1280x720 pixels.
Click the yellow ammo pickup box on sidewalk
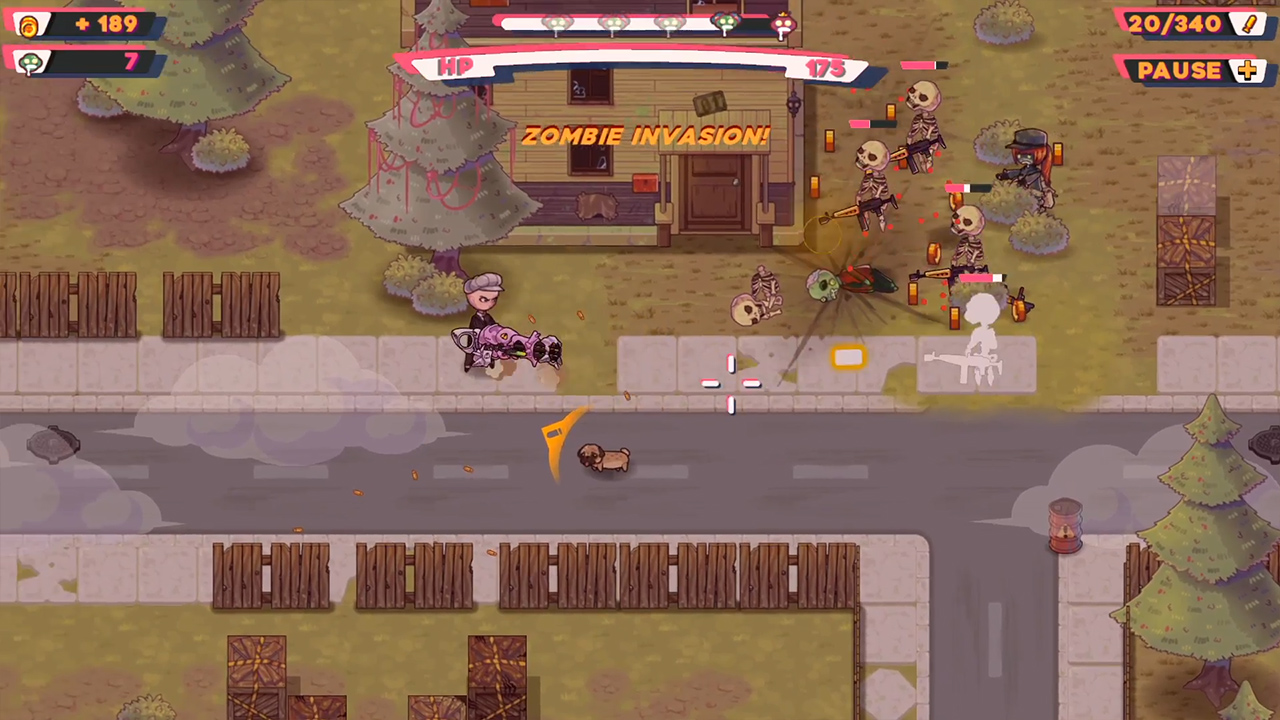pyautogui.click(x=849, y=358)
